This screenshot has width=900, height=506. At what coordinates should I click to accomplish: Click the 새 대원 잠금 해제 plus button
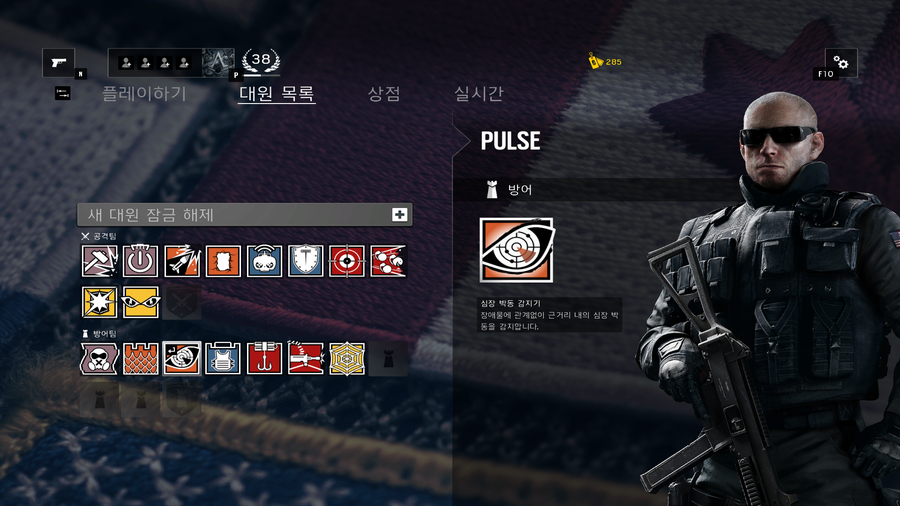point(400,215)
